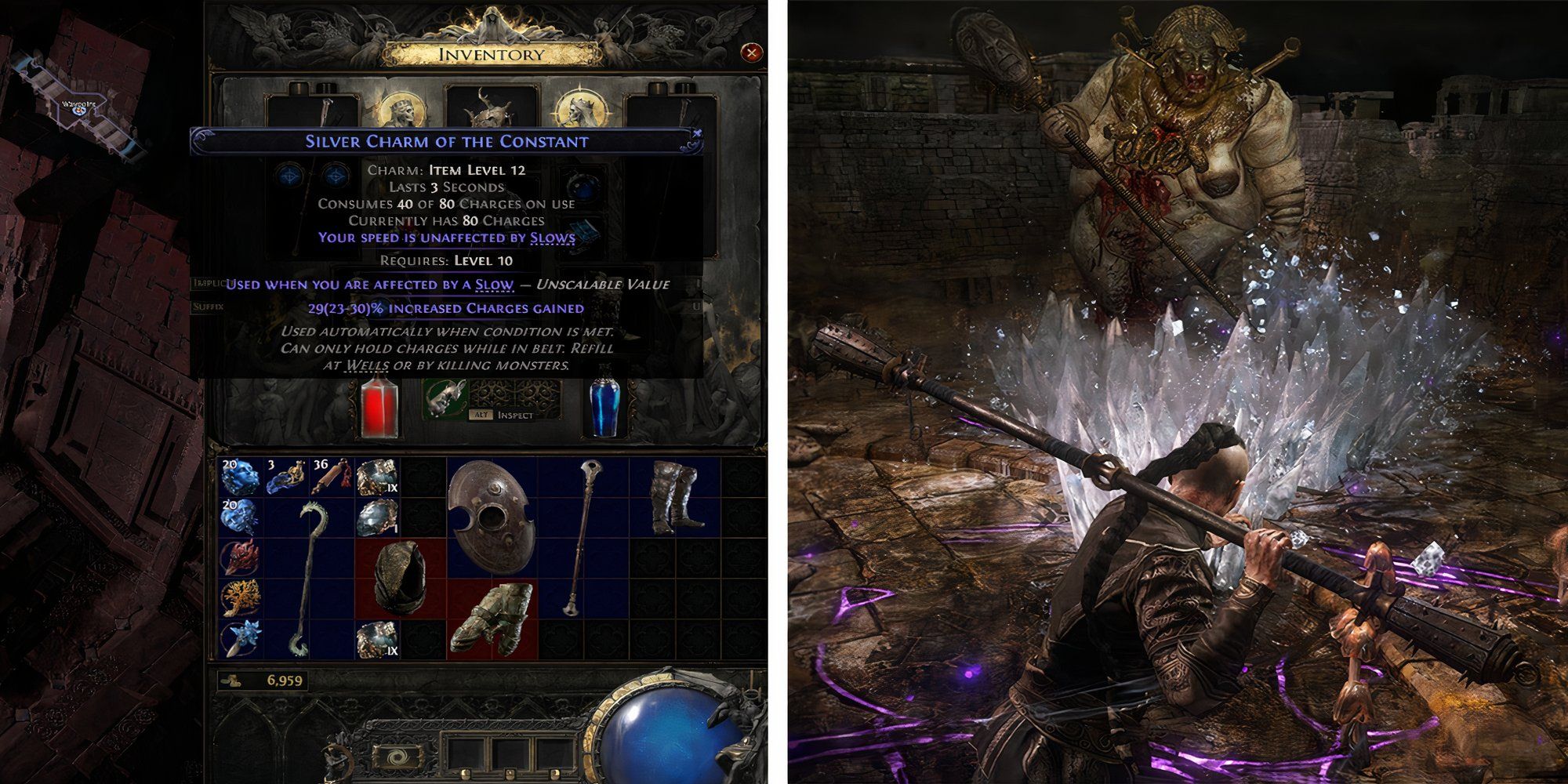Open the Slows keyword link in the tooltip
1568x784 pixels.
point(552,239)
